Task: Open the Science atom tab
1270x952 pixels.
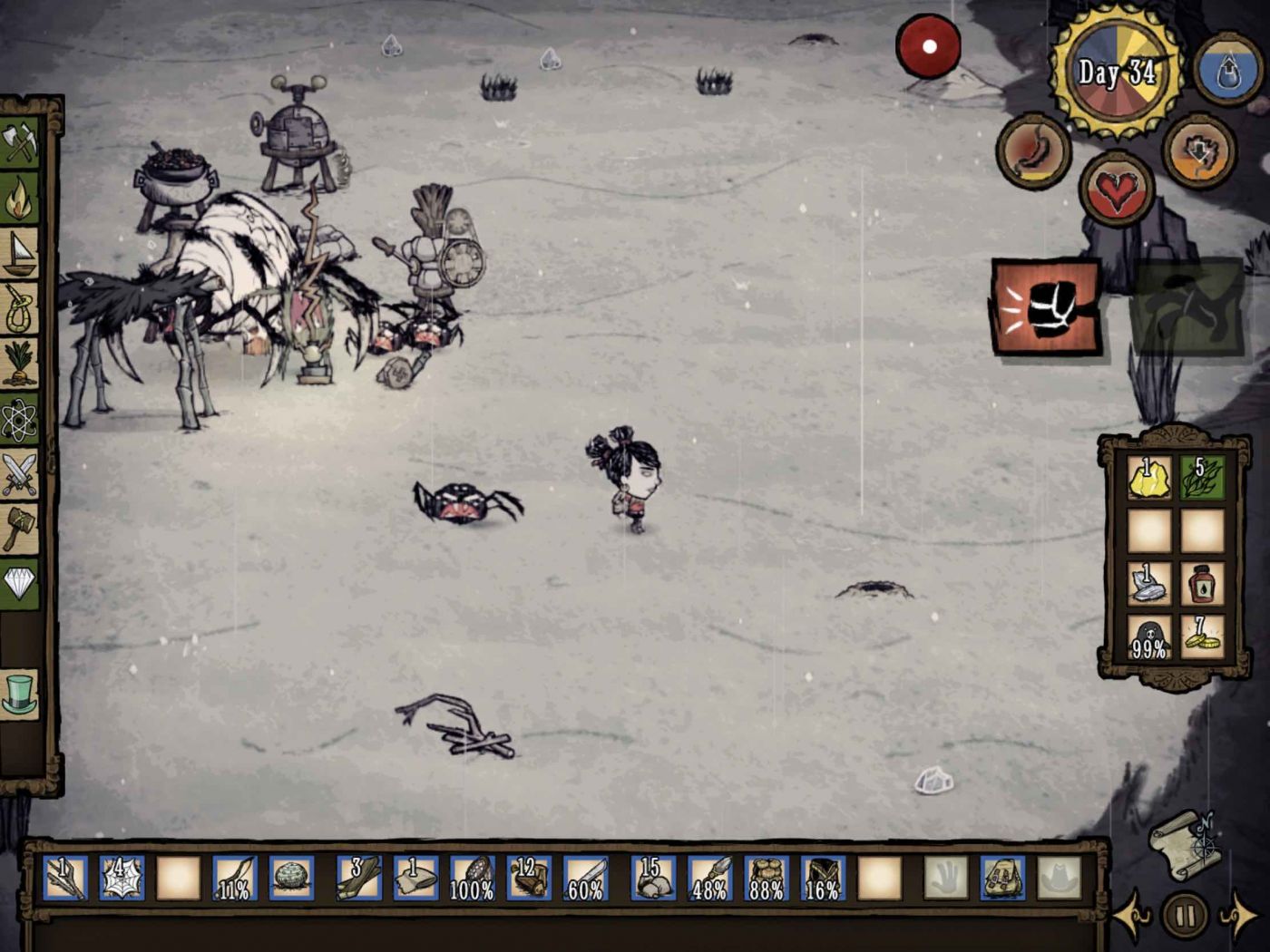Action: click(20, 419)
